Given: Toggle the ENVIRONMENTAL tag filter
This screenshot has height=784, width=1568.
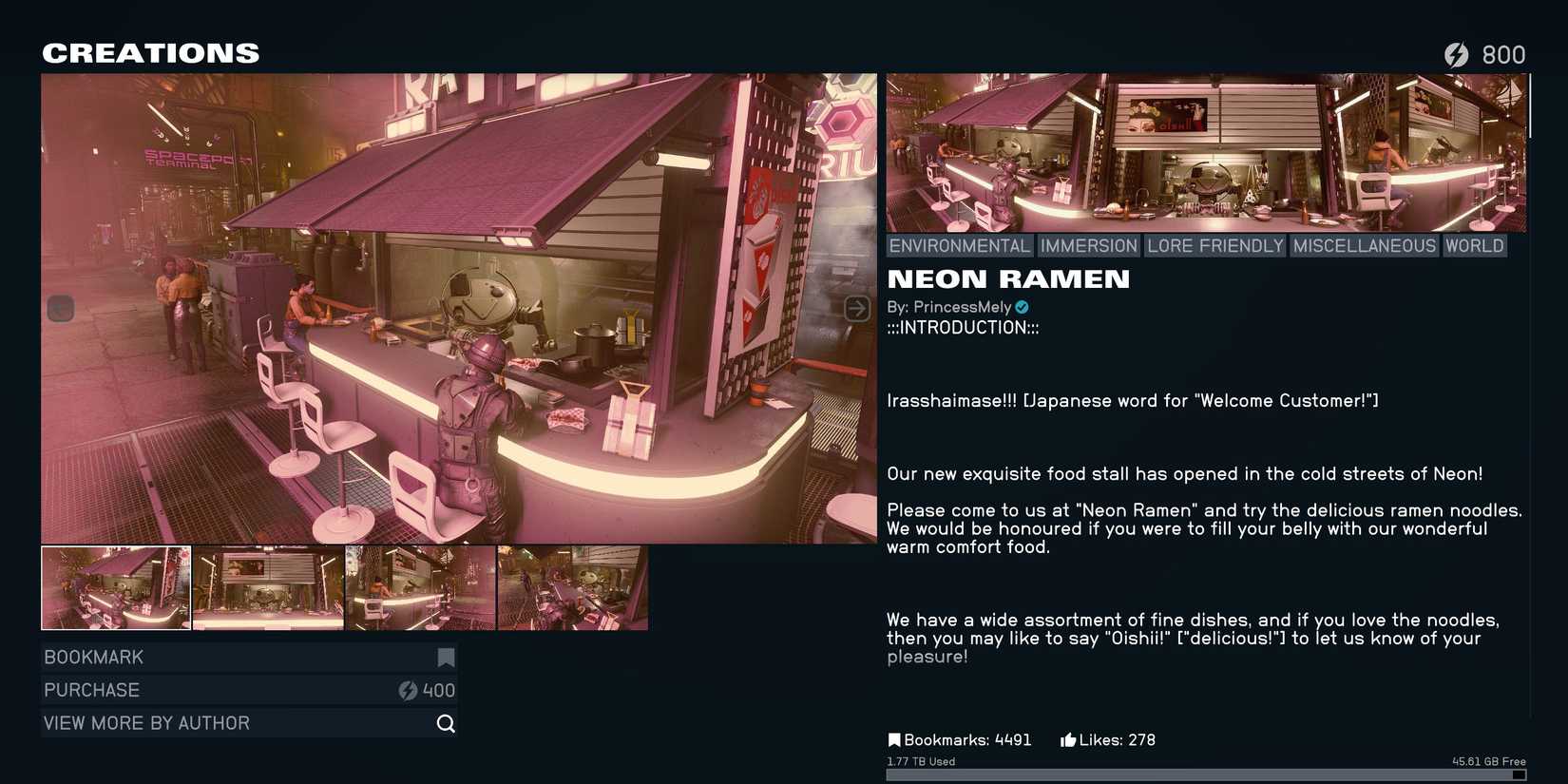Looking at the screenshot, I should click(x=959, y=245).
